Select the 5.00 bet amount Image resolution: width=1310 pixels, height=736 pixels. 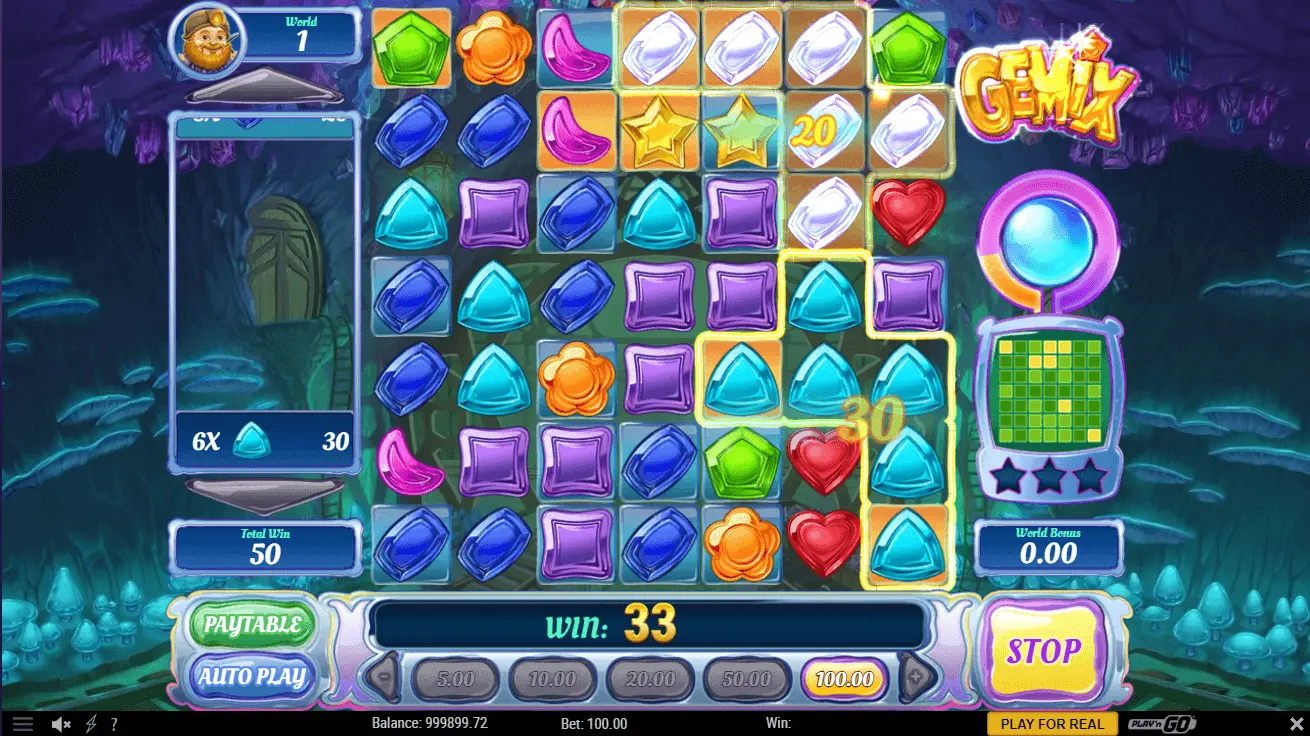(455, 680)
